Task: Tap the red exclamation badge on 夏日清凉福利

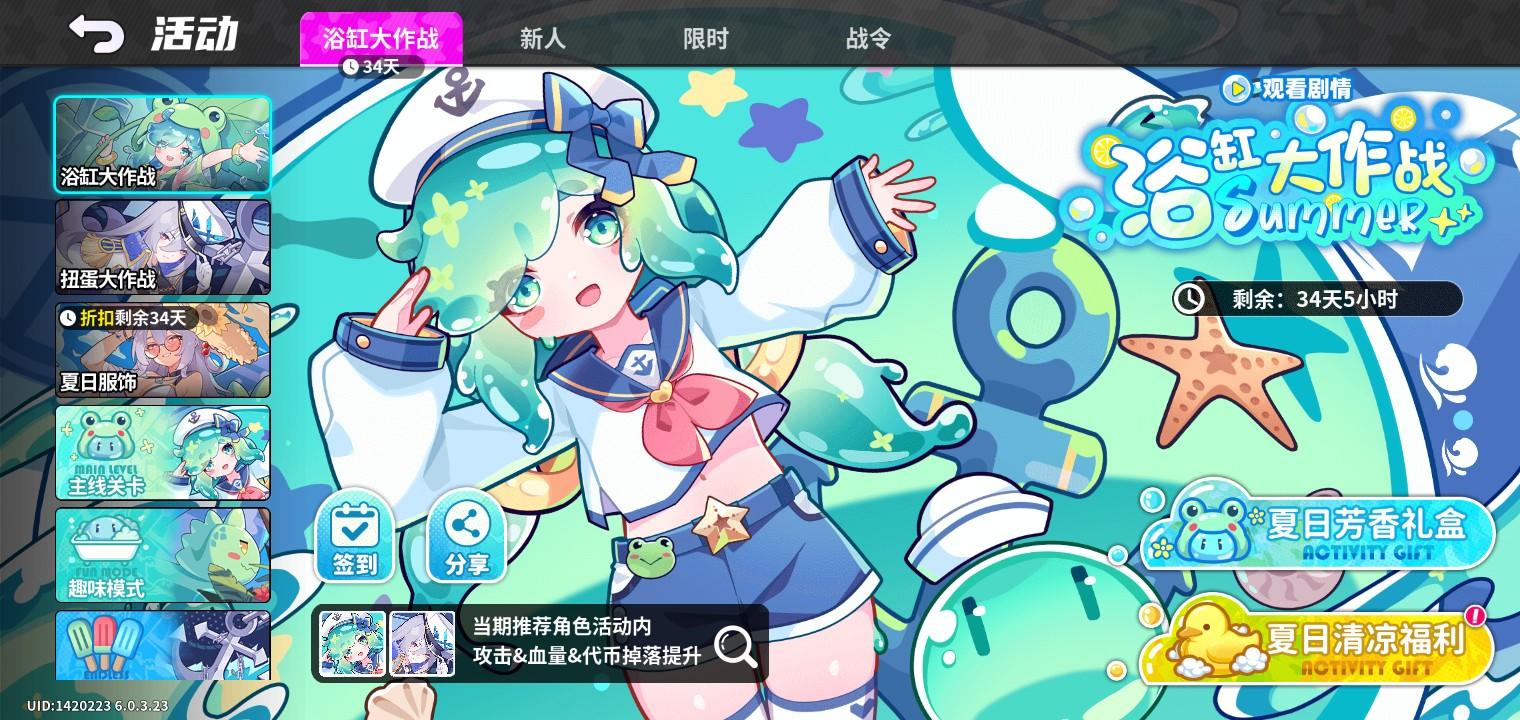Action: pos(1475,619)
